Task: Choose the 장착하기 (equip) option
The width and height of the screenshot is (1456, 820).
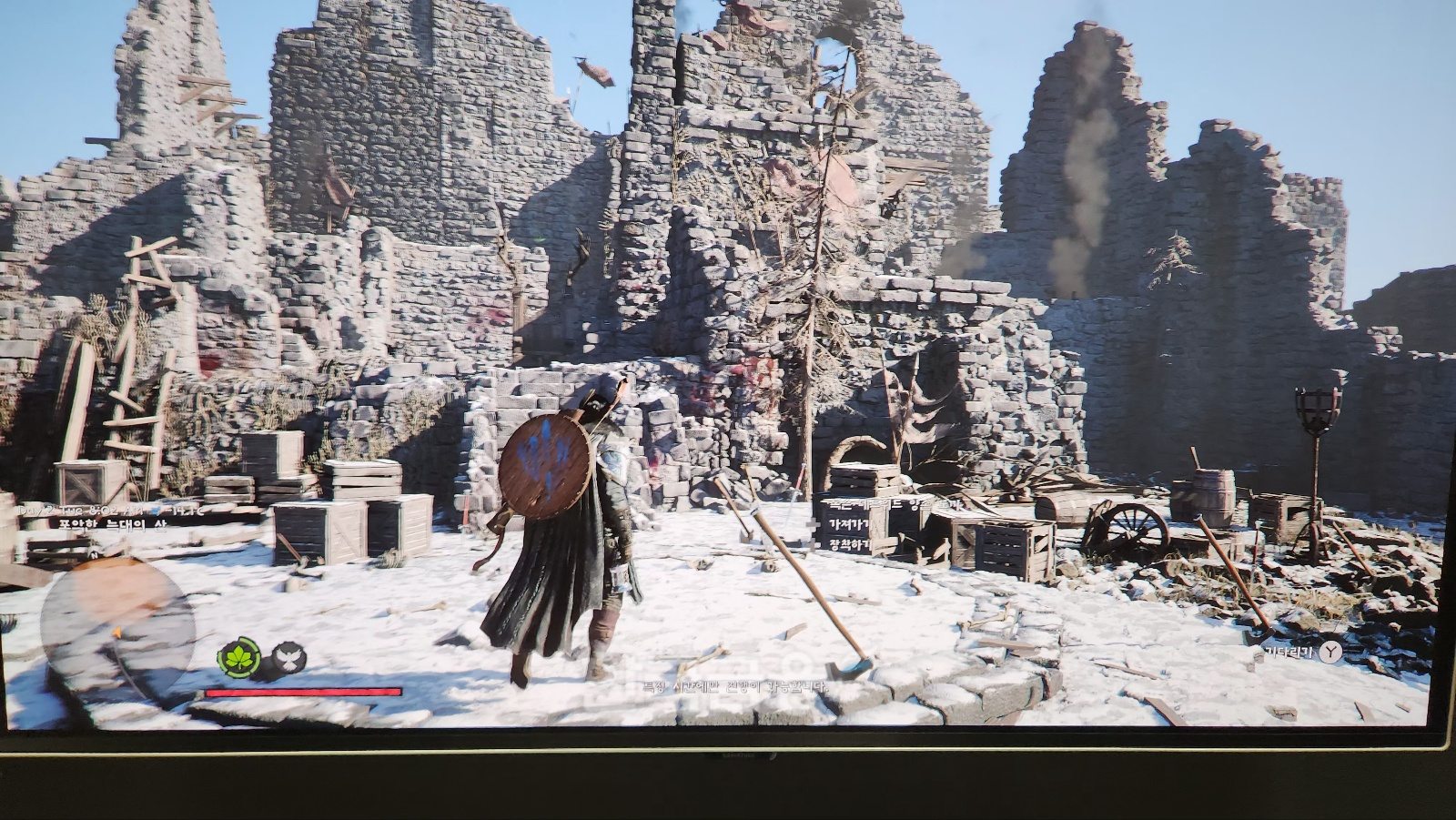Action: (x=848, y=546)
